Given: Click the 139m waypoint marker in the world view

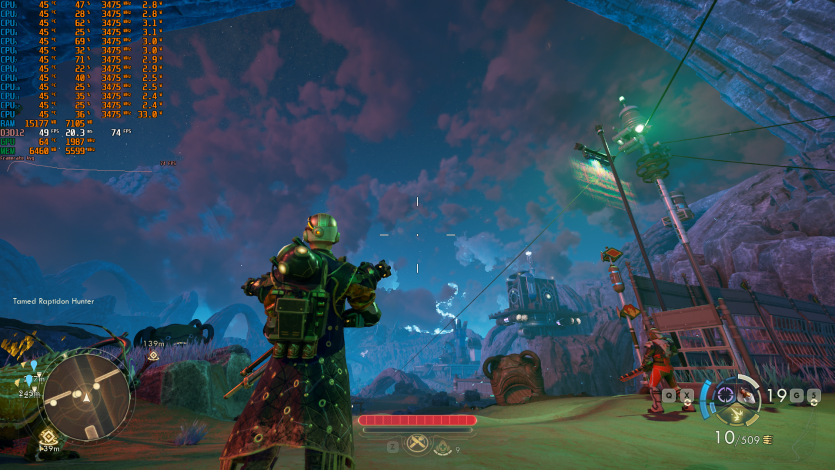Looking at the screenshot, I should pos(153,354).
